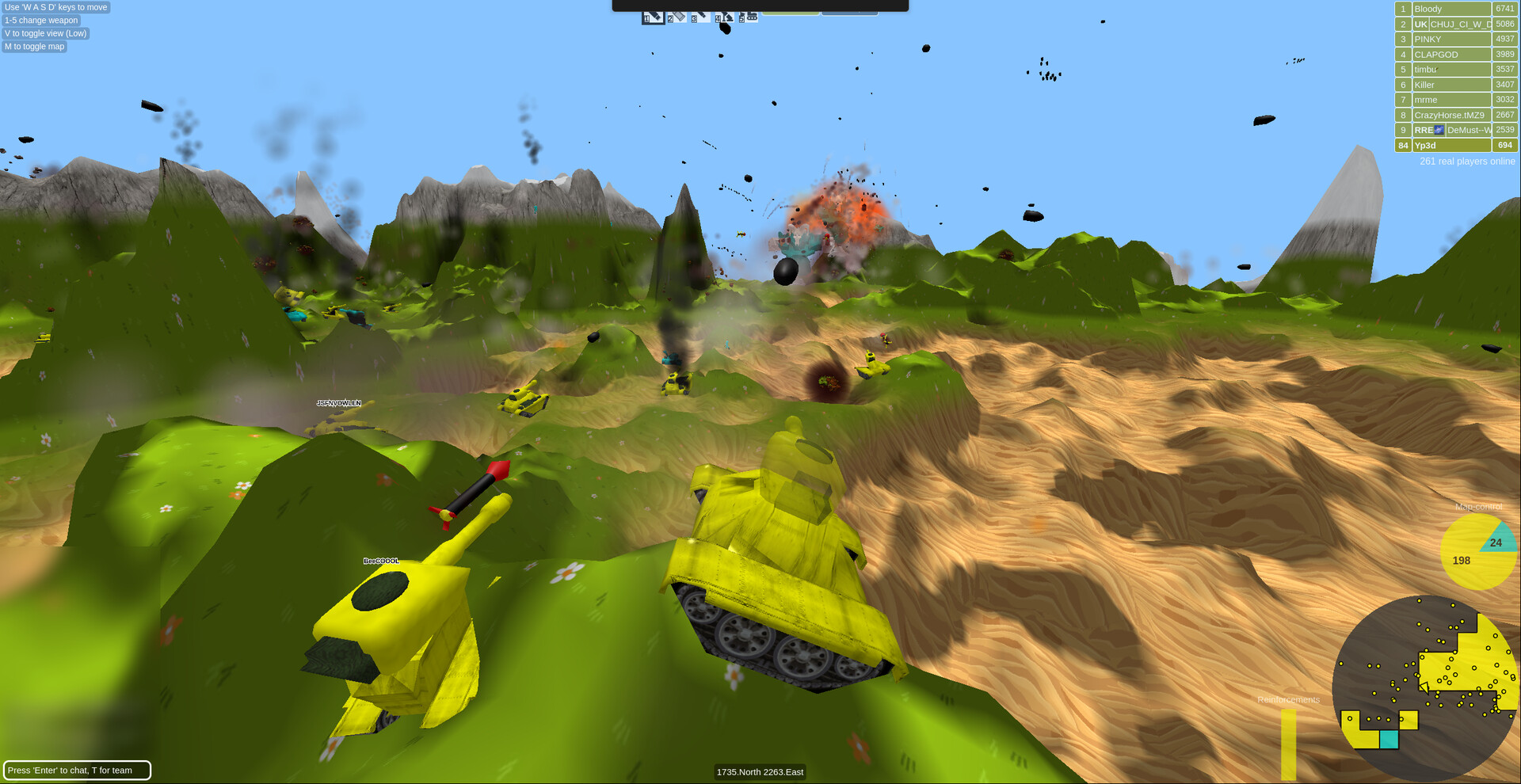This screenshot has height=784, width=1521.
Task: Select weapon 3 bullet icon
Action: coord(700,16)
